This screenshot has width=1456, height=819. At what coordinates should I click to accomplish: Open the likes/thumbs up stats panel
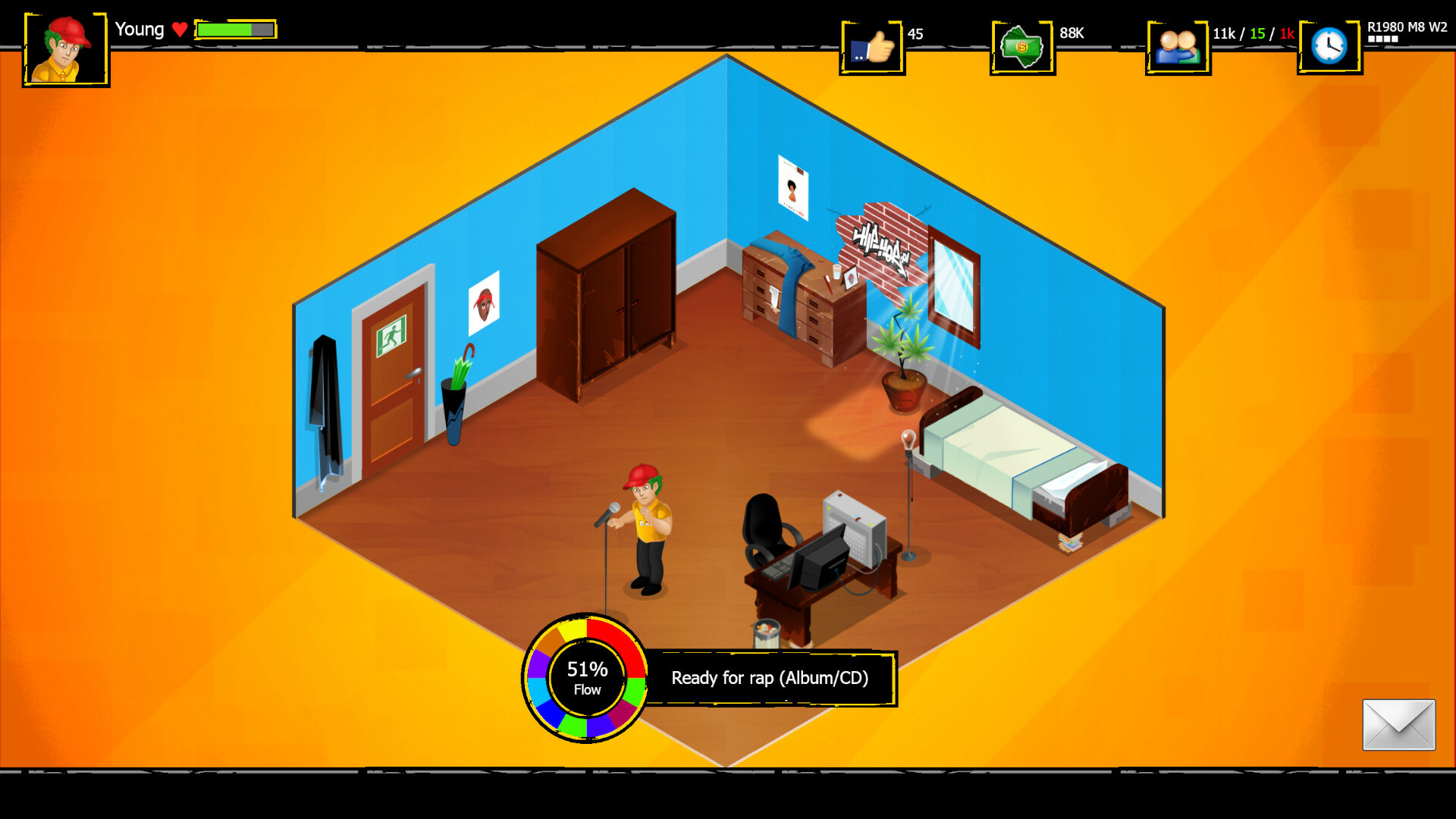point(872,45)
